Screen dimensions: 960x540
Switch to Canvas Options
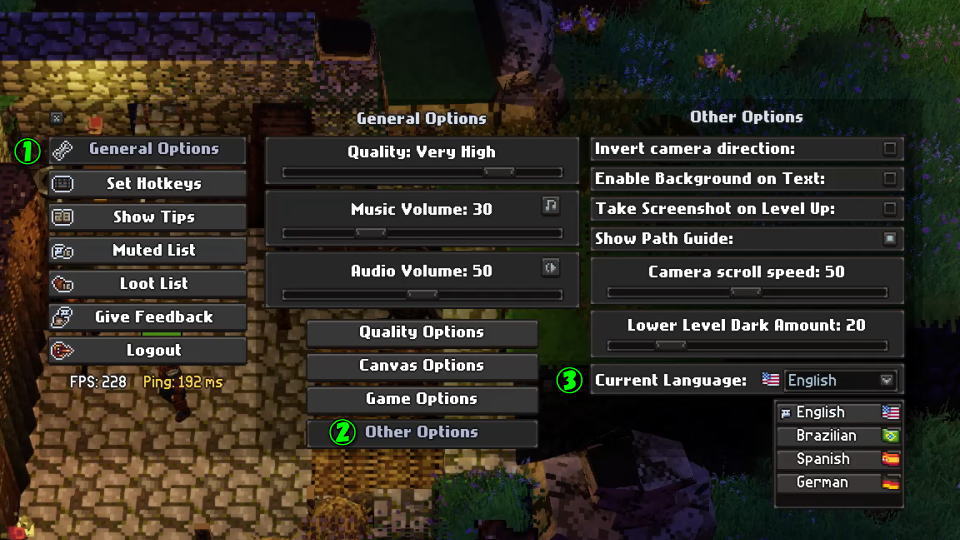coord(421,366)
